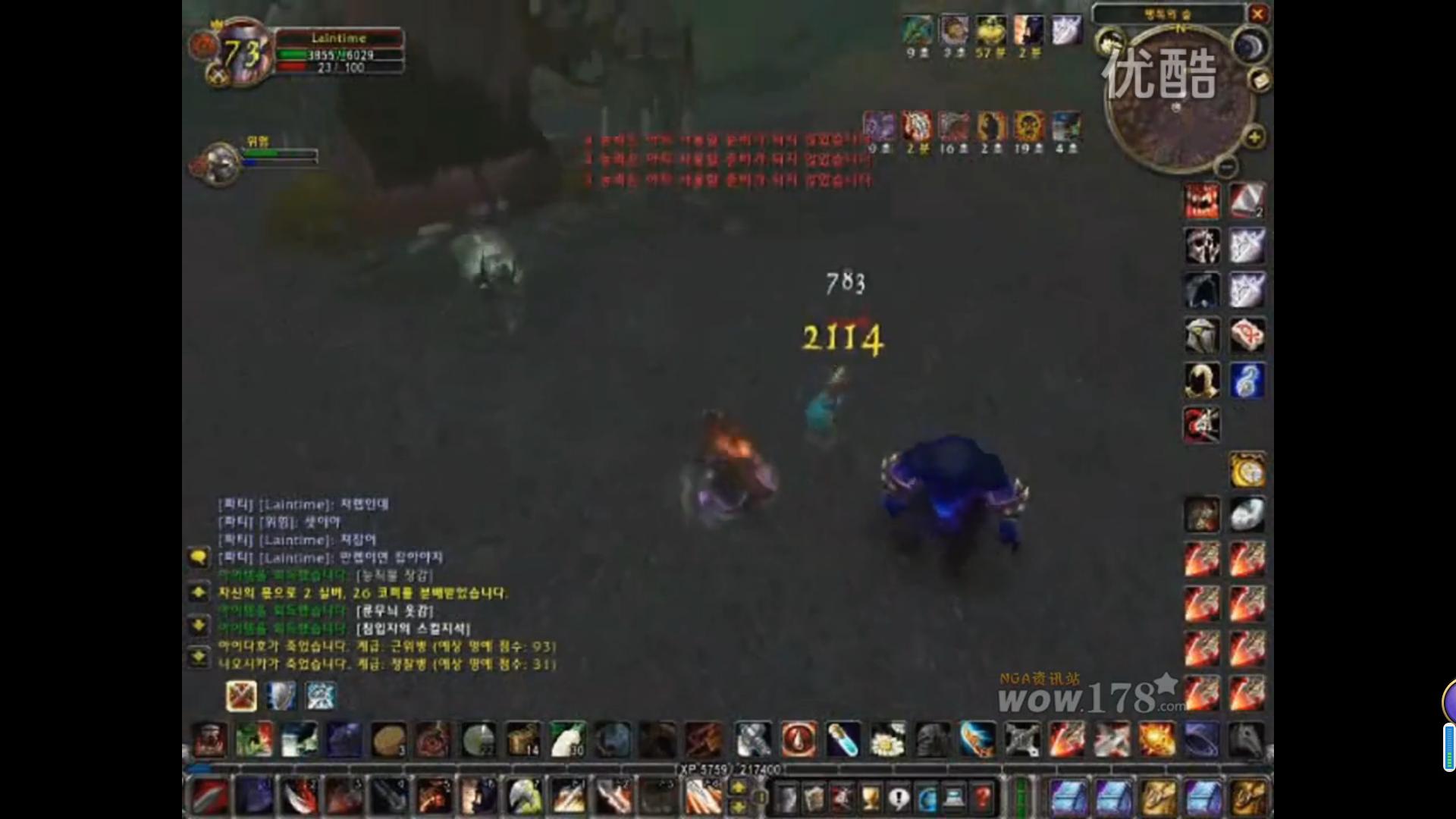The width and height of the screenshot is (1456, 819).
Task: Open the character info micro-menu button
Action: pyautogui.click(x=789, y=798)
